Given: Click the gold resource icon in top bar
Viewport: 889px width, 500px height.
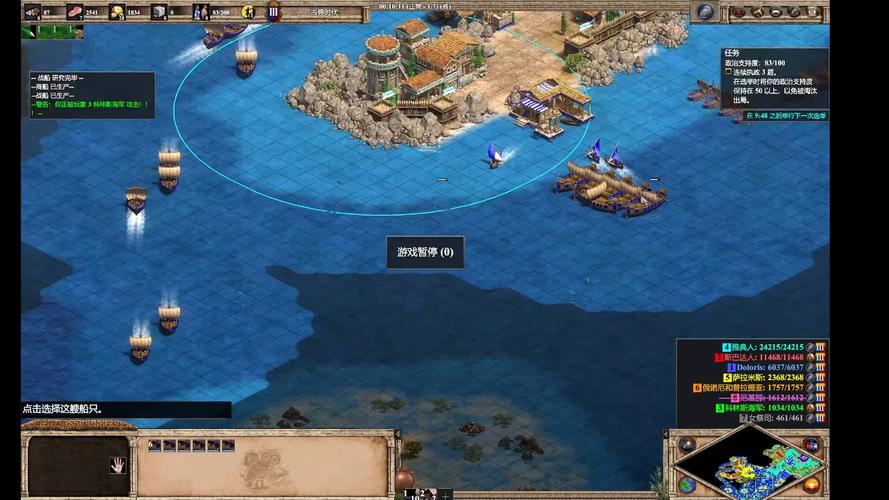Looking at the screenshot, I should 117,12.
